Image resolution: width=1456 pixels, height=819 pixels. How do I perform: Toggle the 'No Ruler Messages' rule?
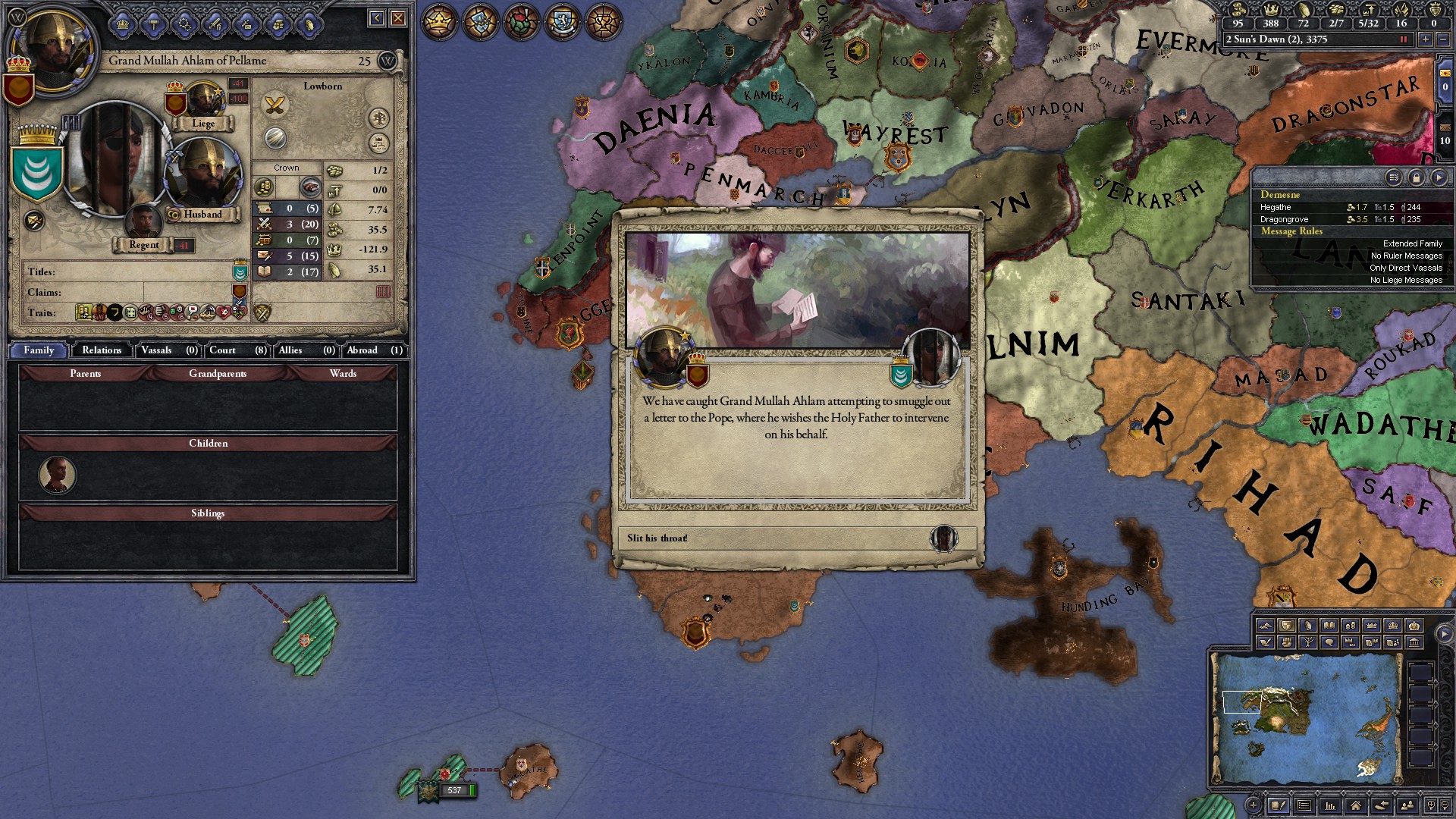click(1406, 256)
